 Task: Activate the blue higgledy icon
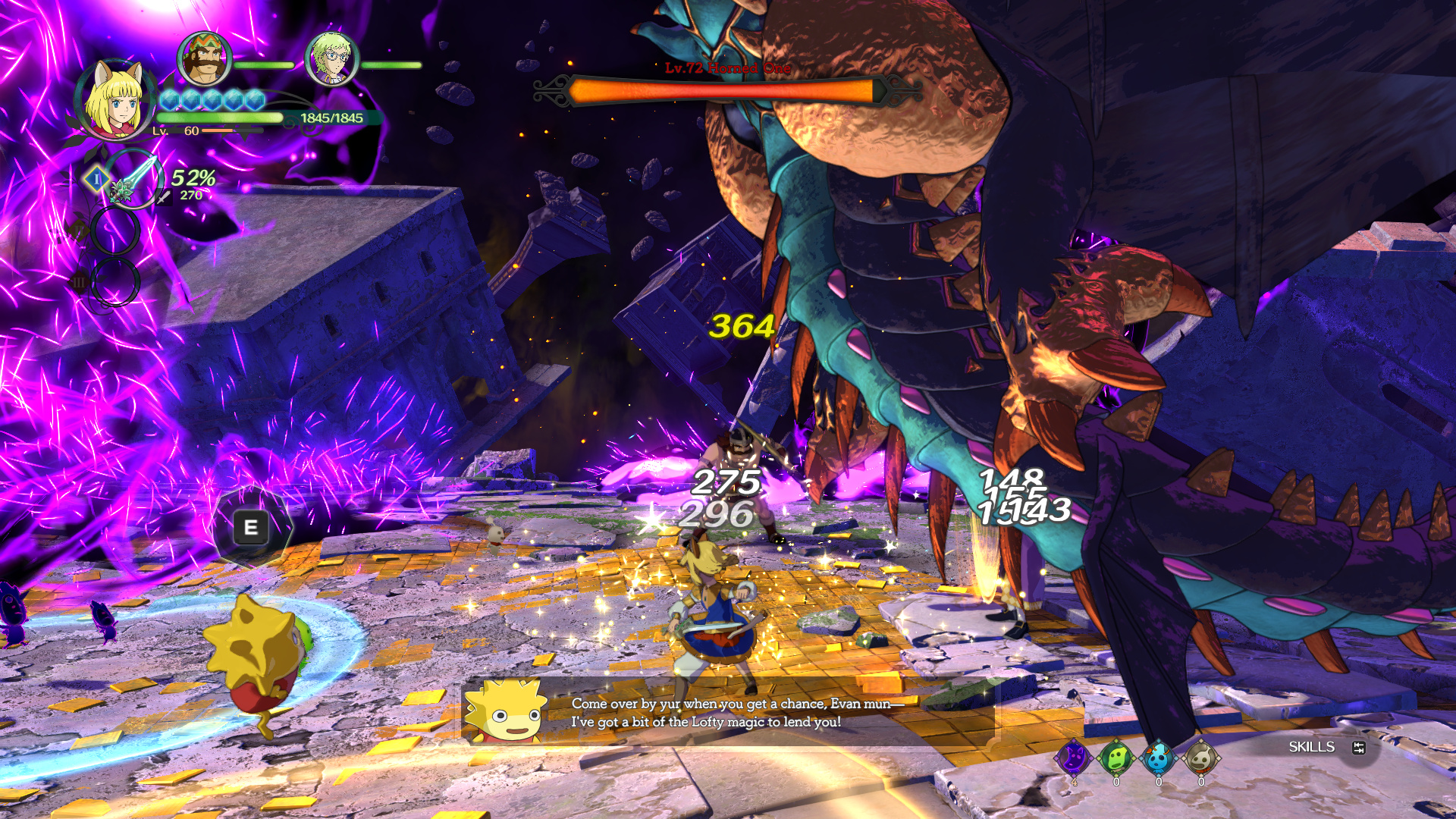pos(1158,757)
